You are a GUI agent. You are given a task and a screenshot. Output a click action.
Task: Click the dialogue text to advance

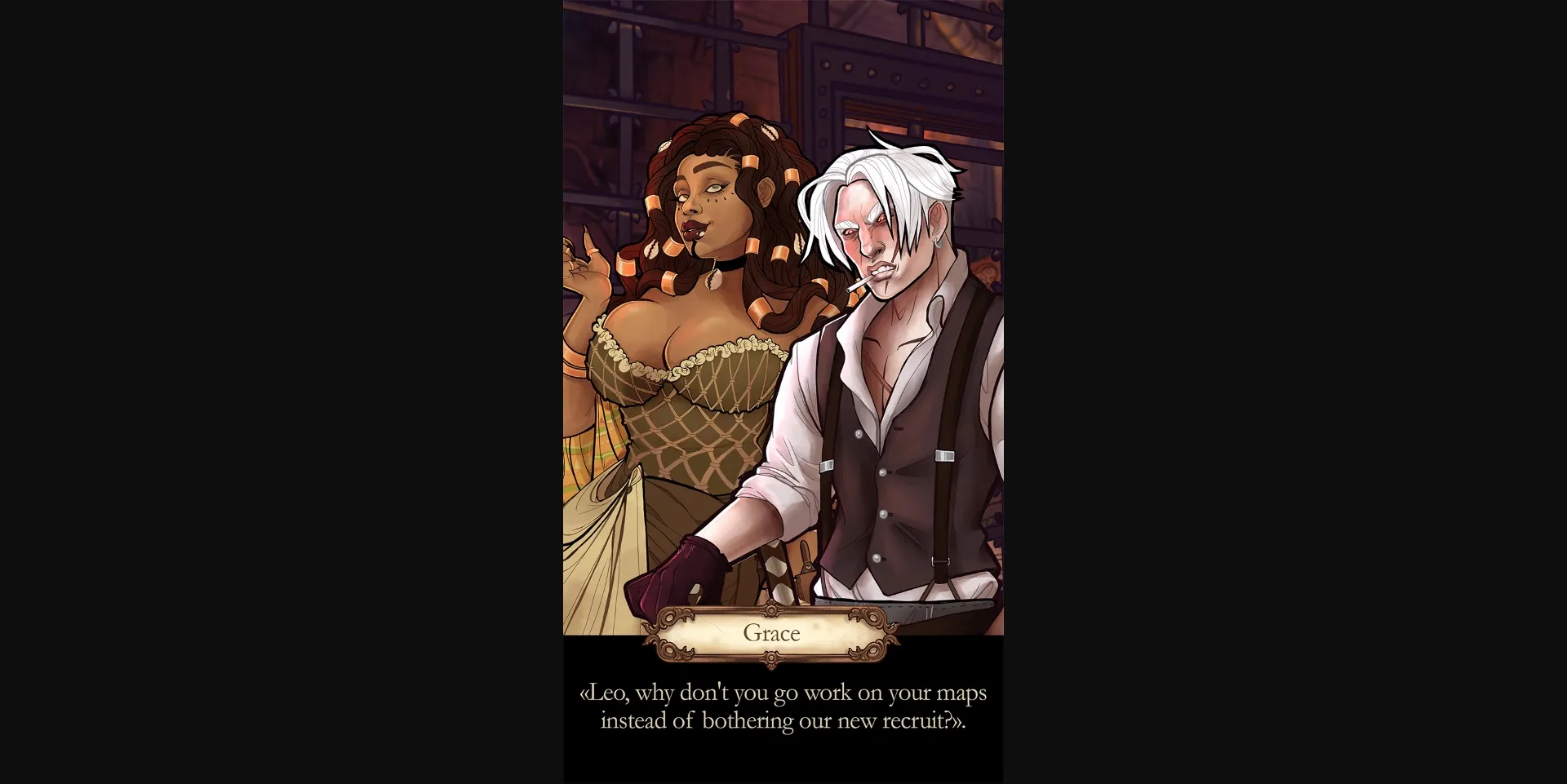tap(783, 706)
